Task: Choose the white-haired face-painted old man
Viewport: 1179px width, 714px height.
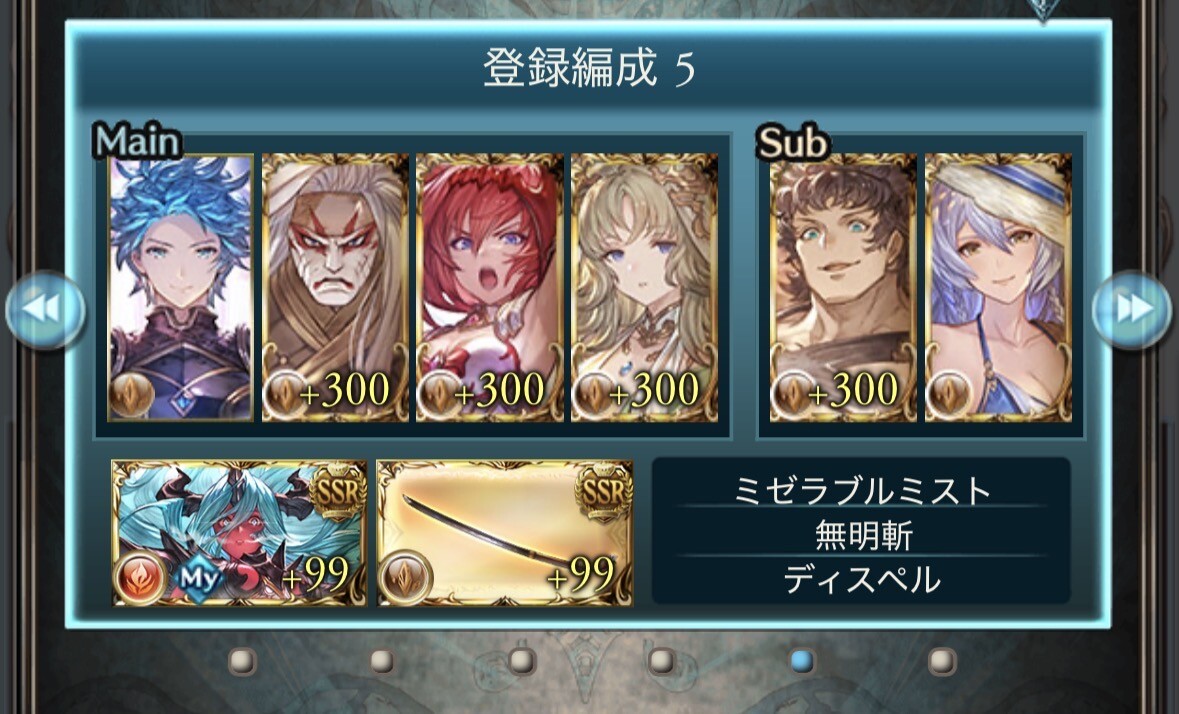Action: tap(335, 288)
